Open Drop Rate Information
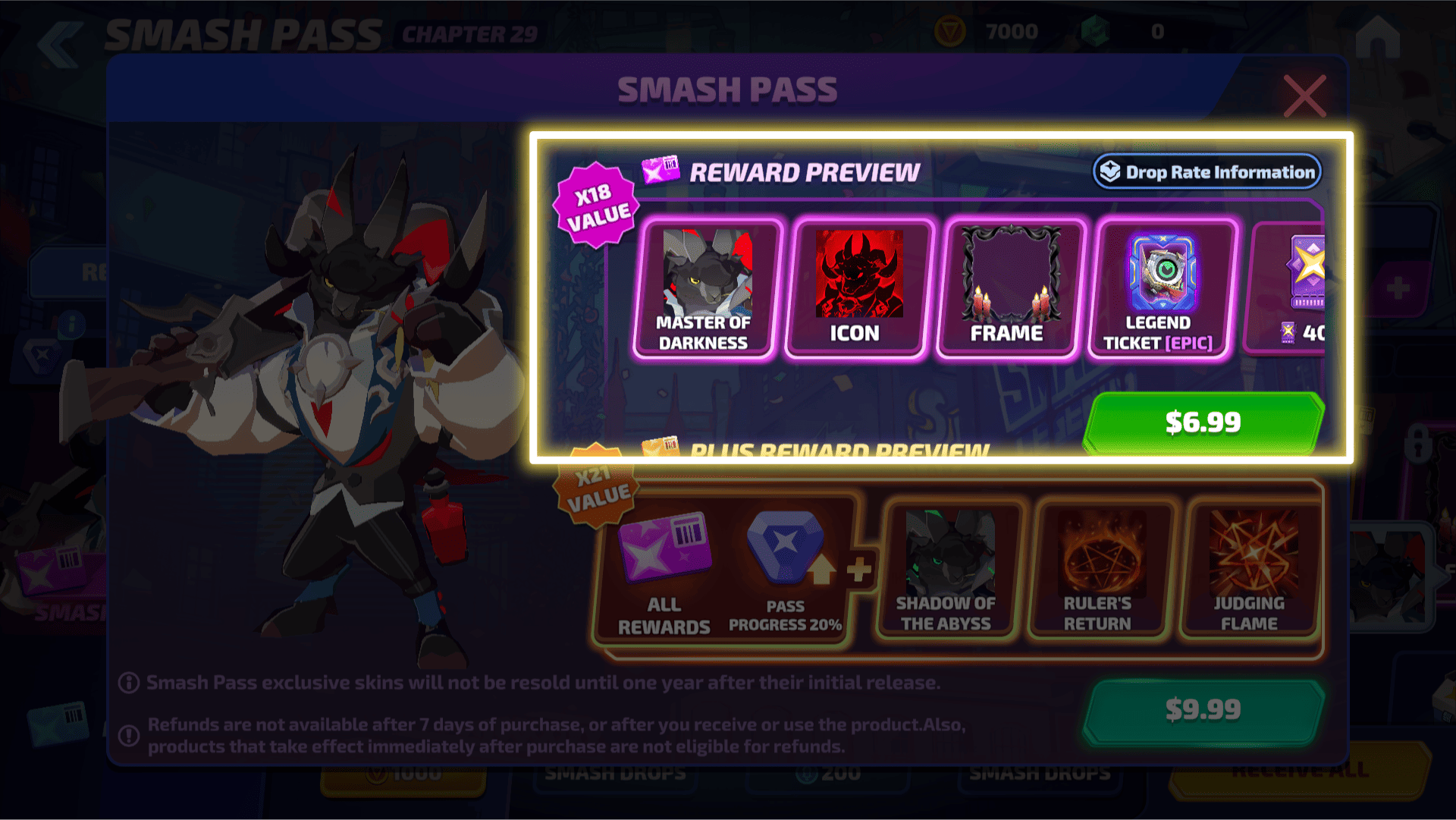The width and height of the screenshot is (1456, 820). 1207,172
